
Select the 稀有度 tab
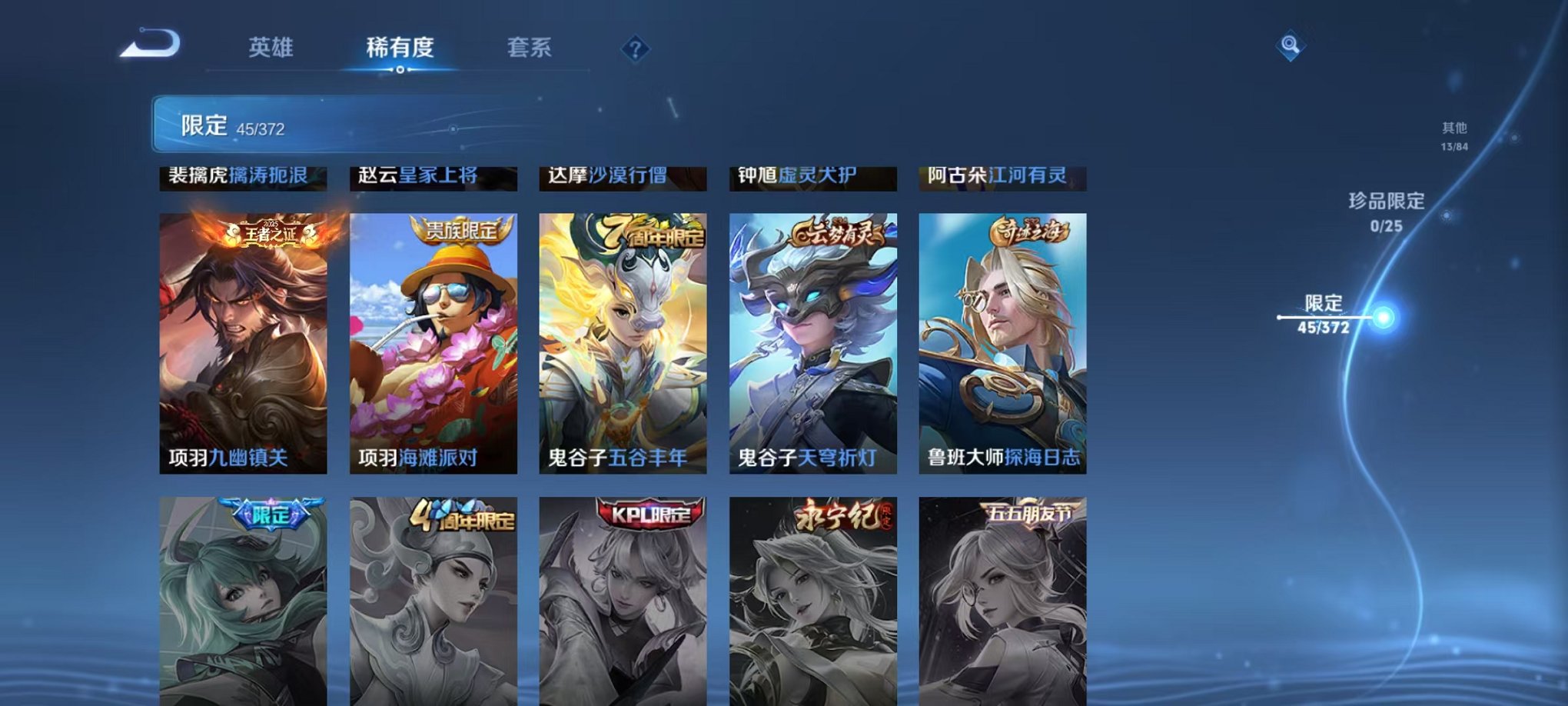click(x=399, y=48)
